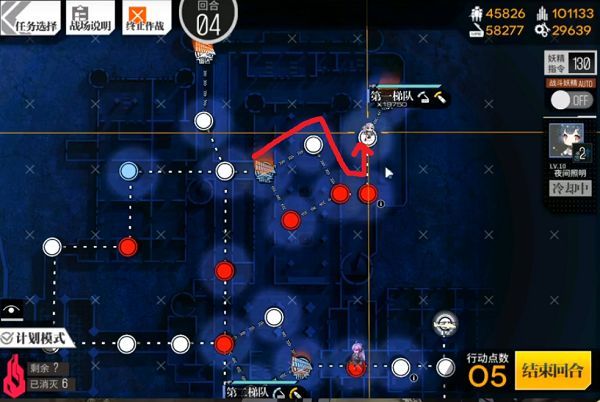Viewport: 600px width, 402px height.
Task: Activate the 夜间照明 fairy skill button
Action: (566, 190)
